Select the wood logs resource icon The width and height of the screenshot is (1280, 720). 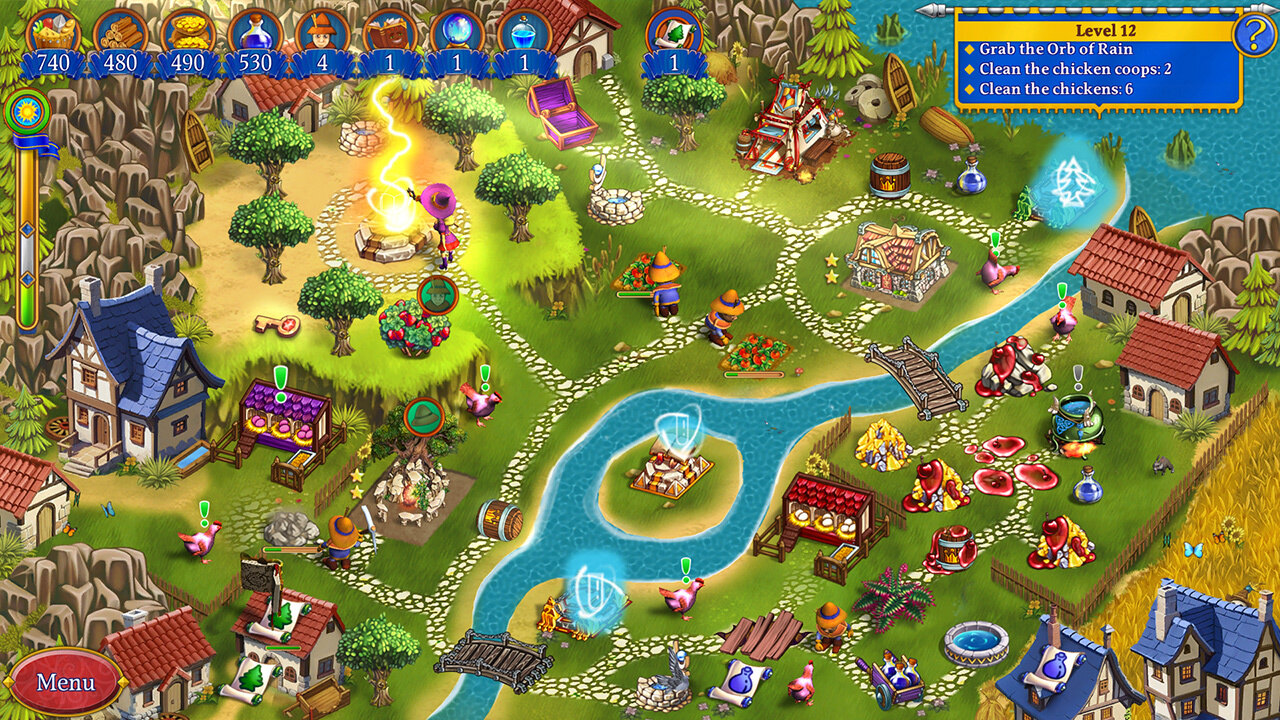(x=120, y=31)
